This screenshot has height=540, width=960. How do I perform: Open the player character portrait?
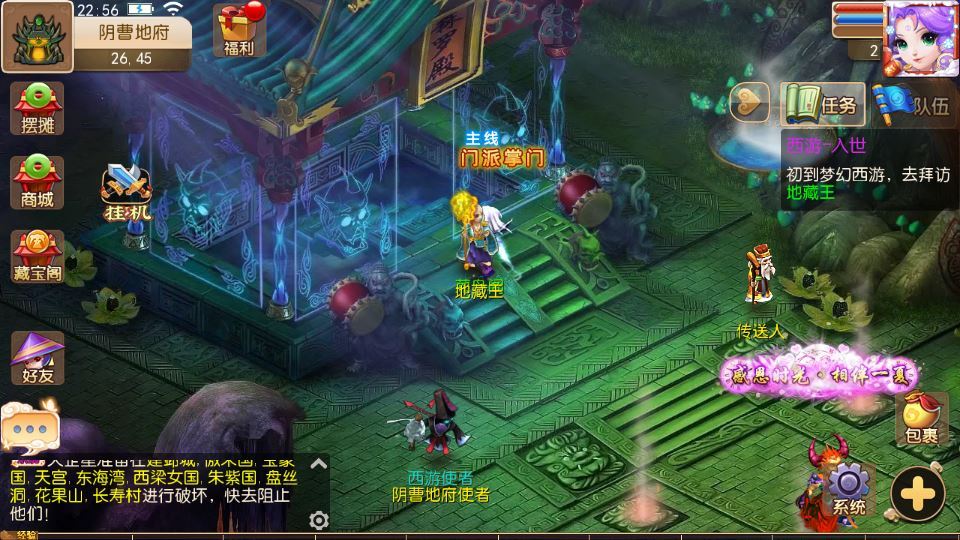click(x=921, y=38)
